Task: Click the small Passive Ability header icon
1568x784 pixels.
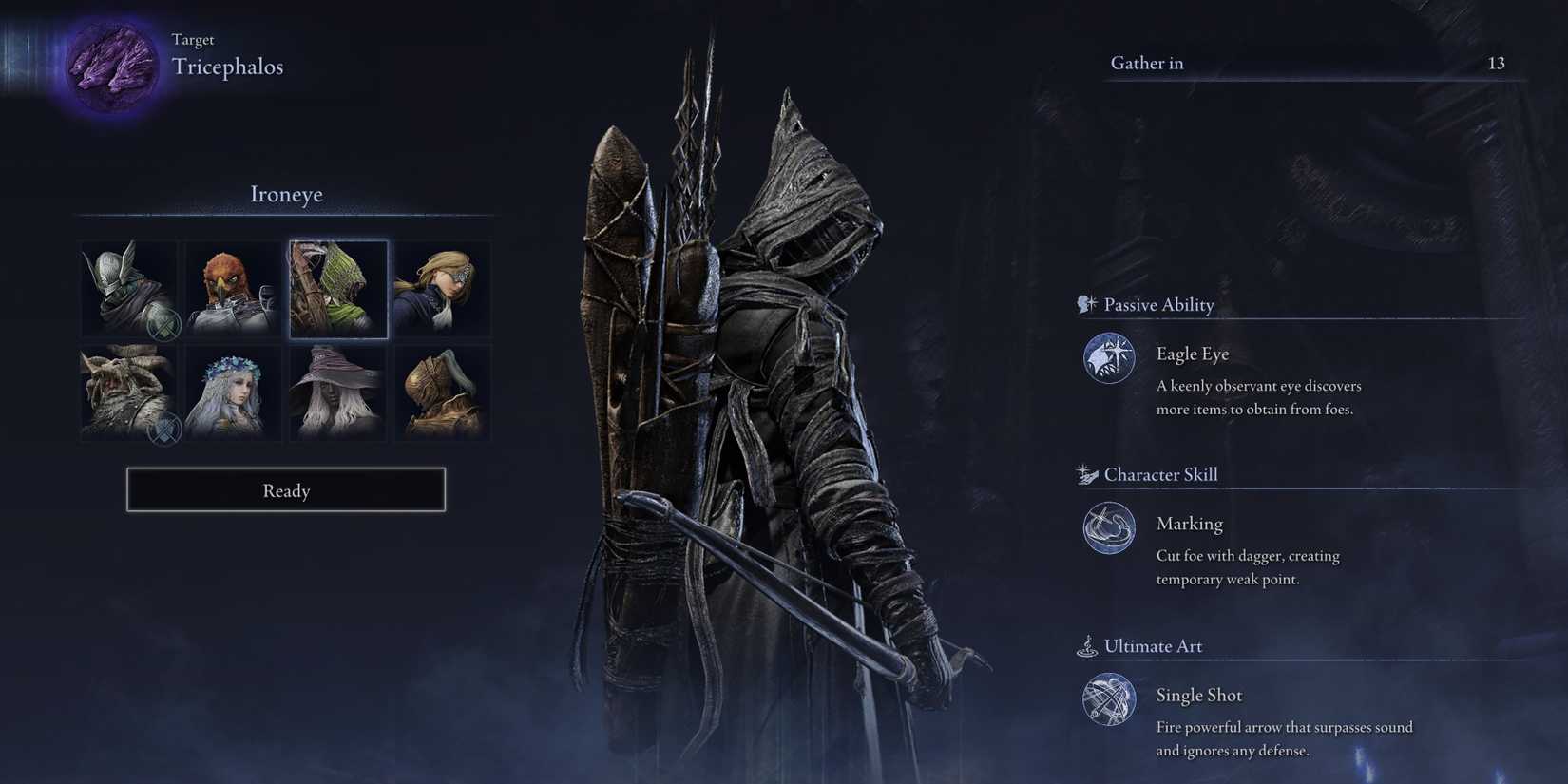Action: click(x=1083, y=304)
